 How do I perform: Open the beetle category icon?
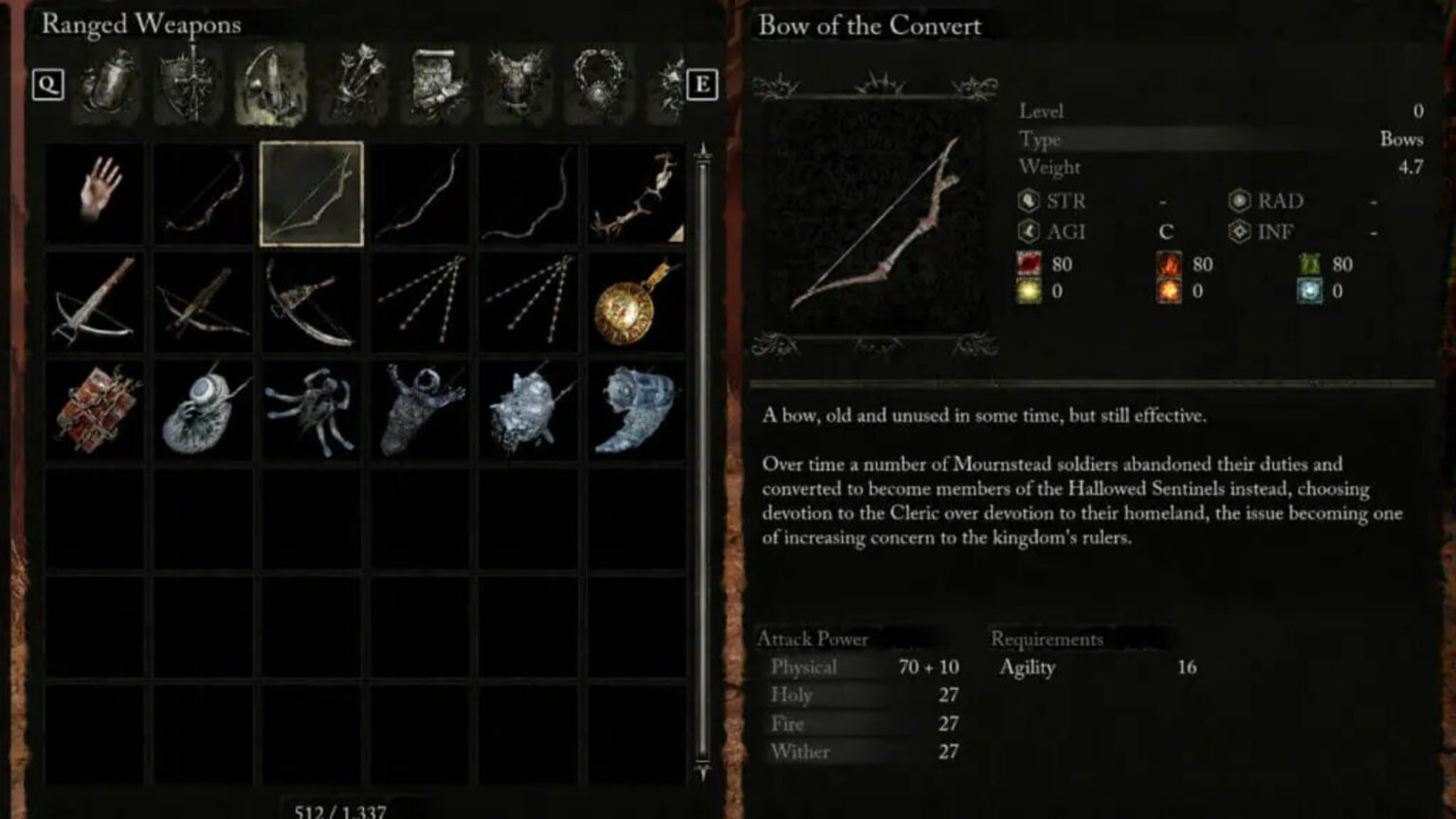click(106, 85)
